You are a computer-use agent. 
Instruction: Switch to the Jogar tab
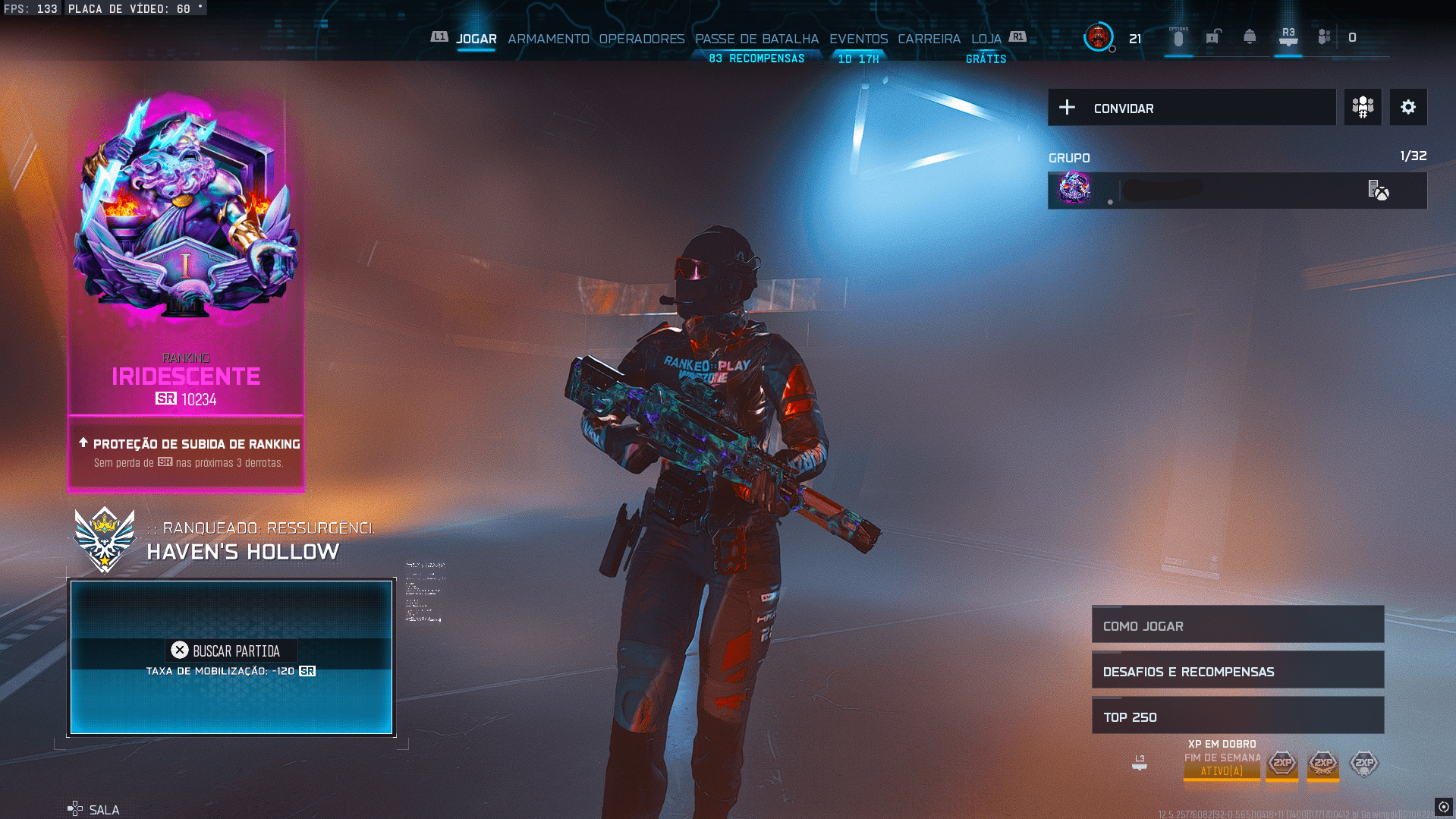[x=476, y=39]
